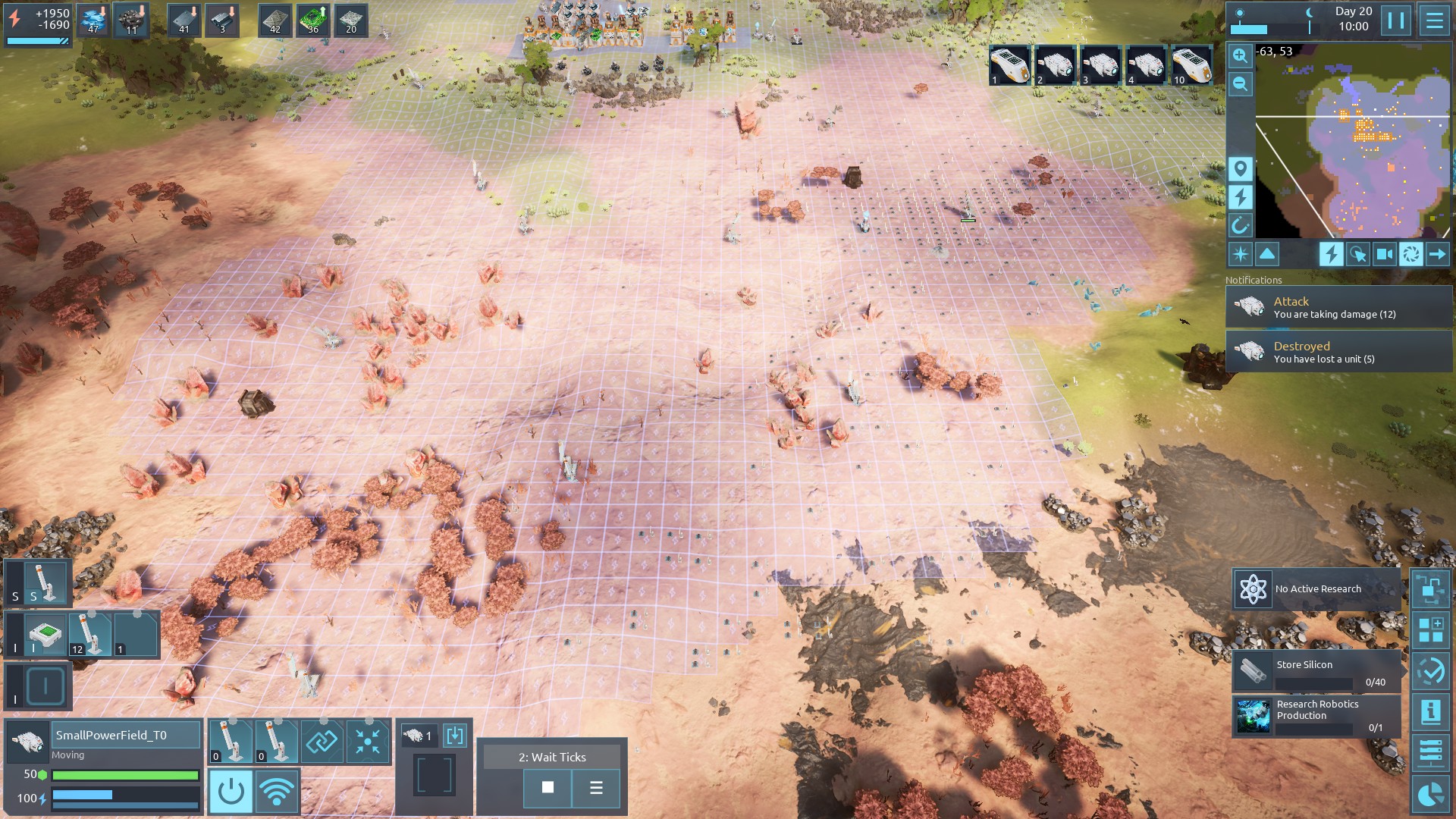Image resolution: width=1456 pixels, height=819 pixels.
Task: Click the right arrow button under the minimap
Action: [1437, 255]
